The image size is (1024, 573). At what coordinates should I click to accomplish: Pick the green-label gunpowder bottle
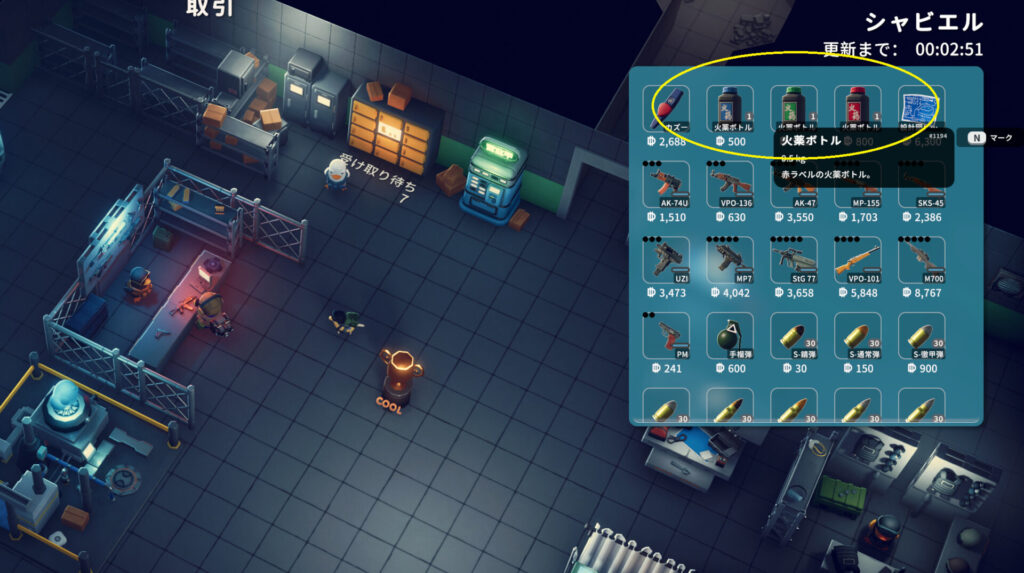coord(794,109)
